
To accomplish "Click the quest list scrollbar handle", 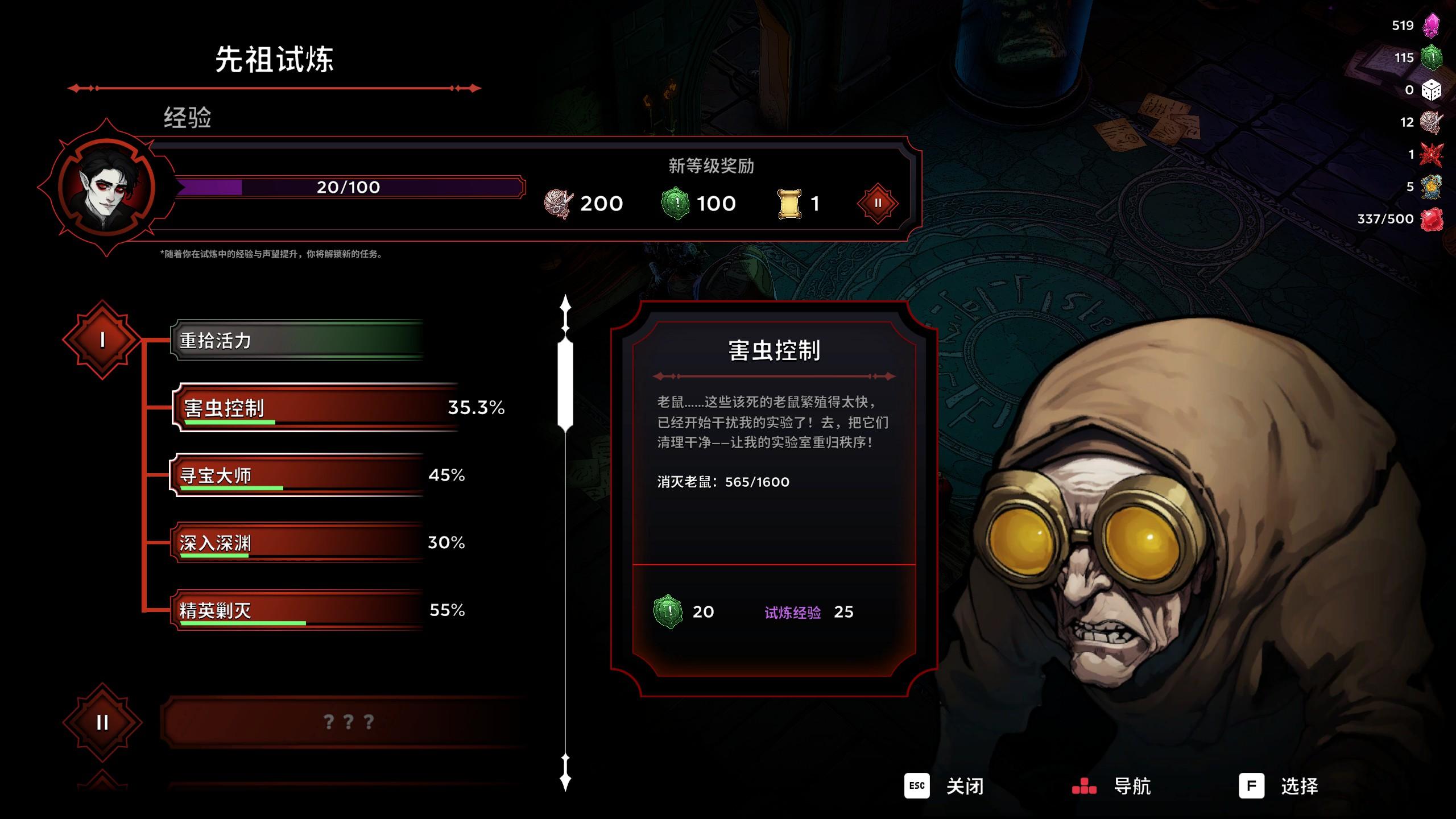I will tap(565, 384).
